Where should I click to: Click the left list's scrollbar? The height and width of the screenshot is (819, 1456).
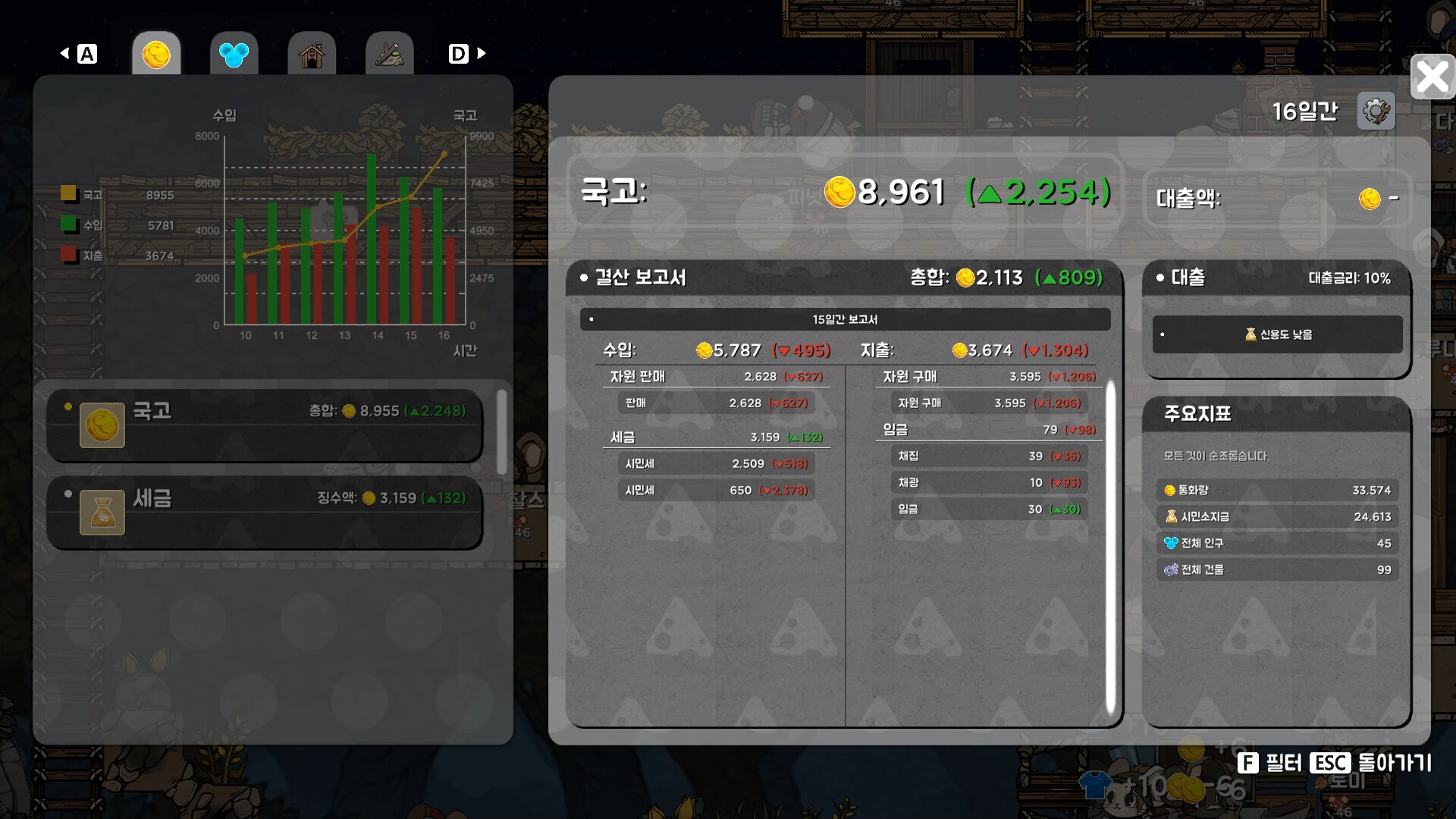(501, 431)
